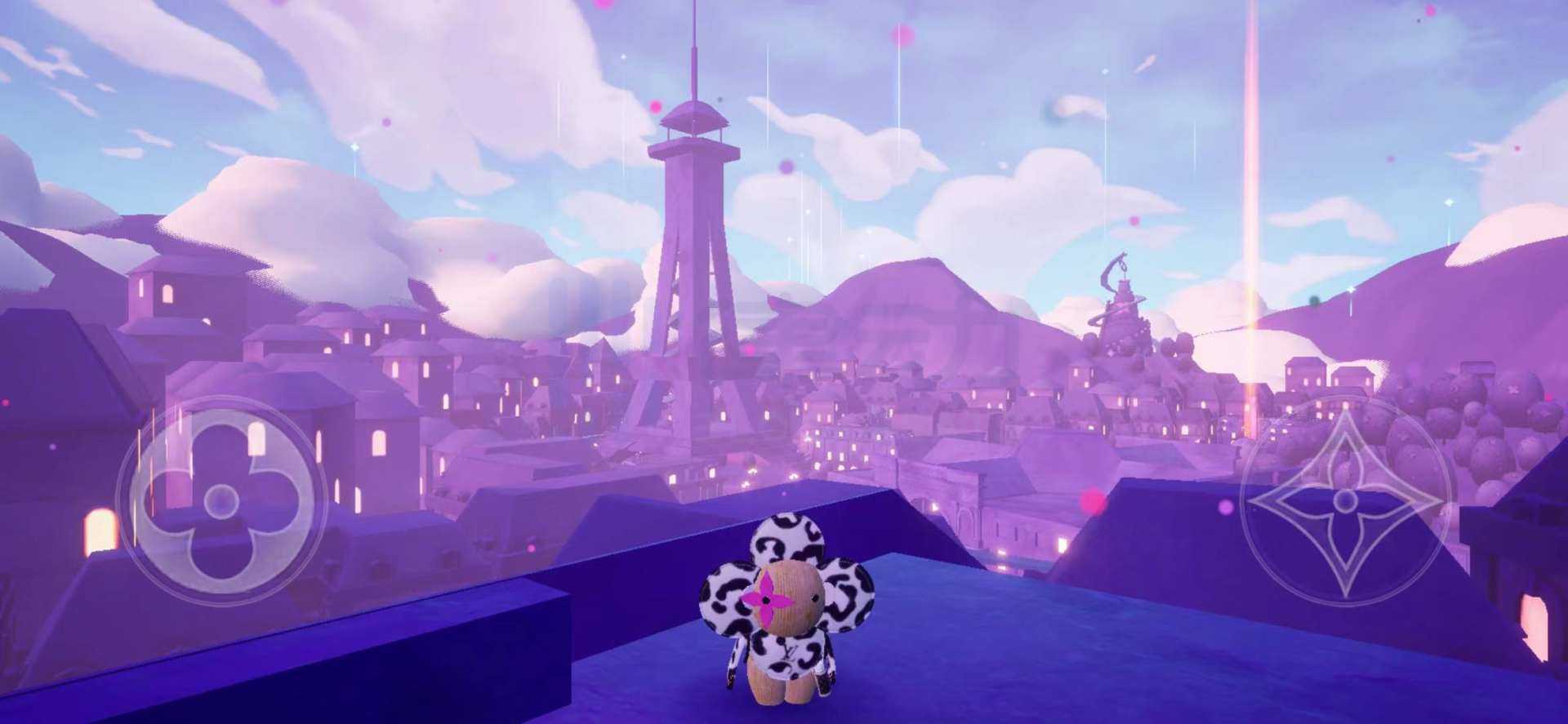Tap the four-point star jump button
Screen dimensions: 1568x724
1344,501
